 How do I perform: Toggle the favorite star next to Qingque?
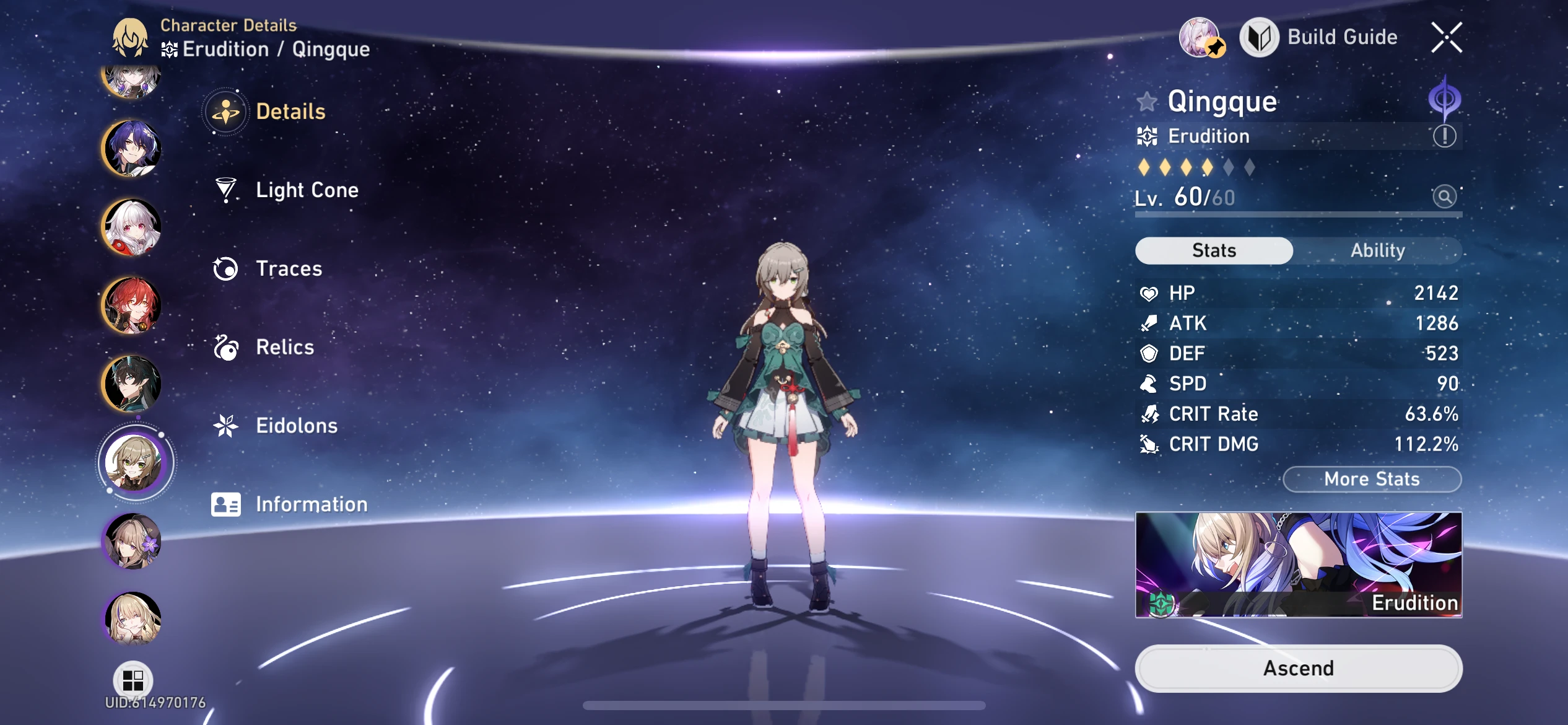click(1148, 102)
